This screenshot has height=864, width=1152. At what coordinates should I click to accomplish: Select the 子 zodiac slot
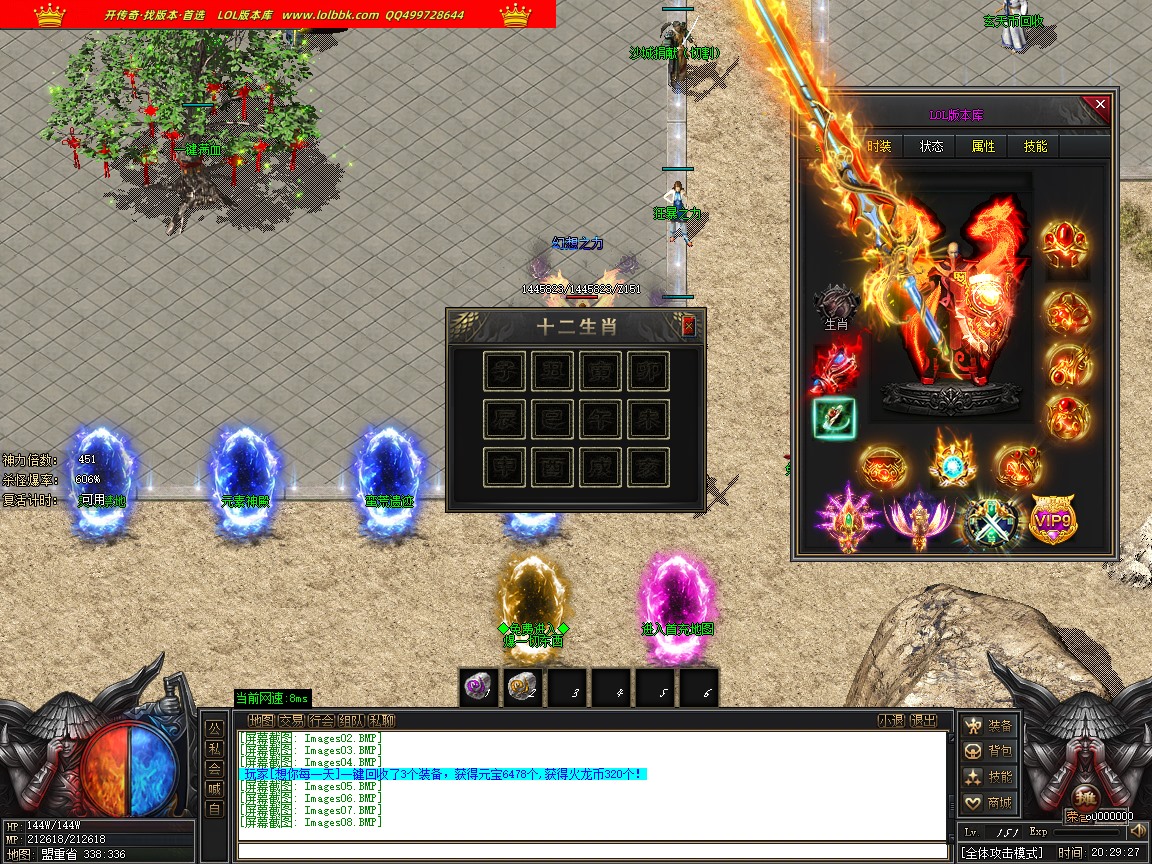504,372
